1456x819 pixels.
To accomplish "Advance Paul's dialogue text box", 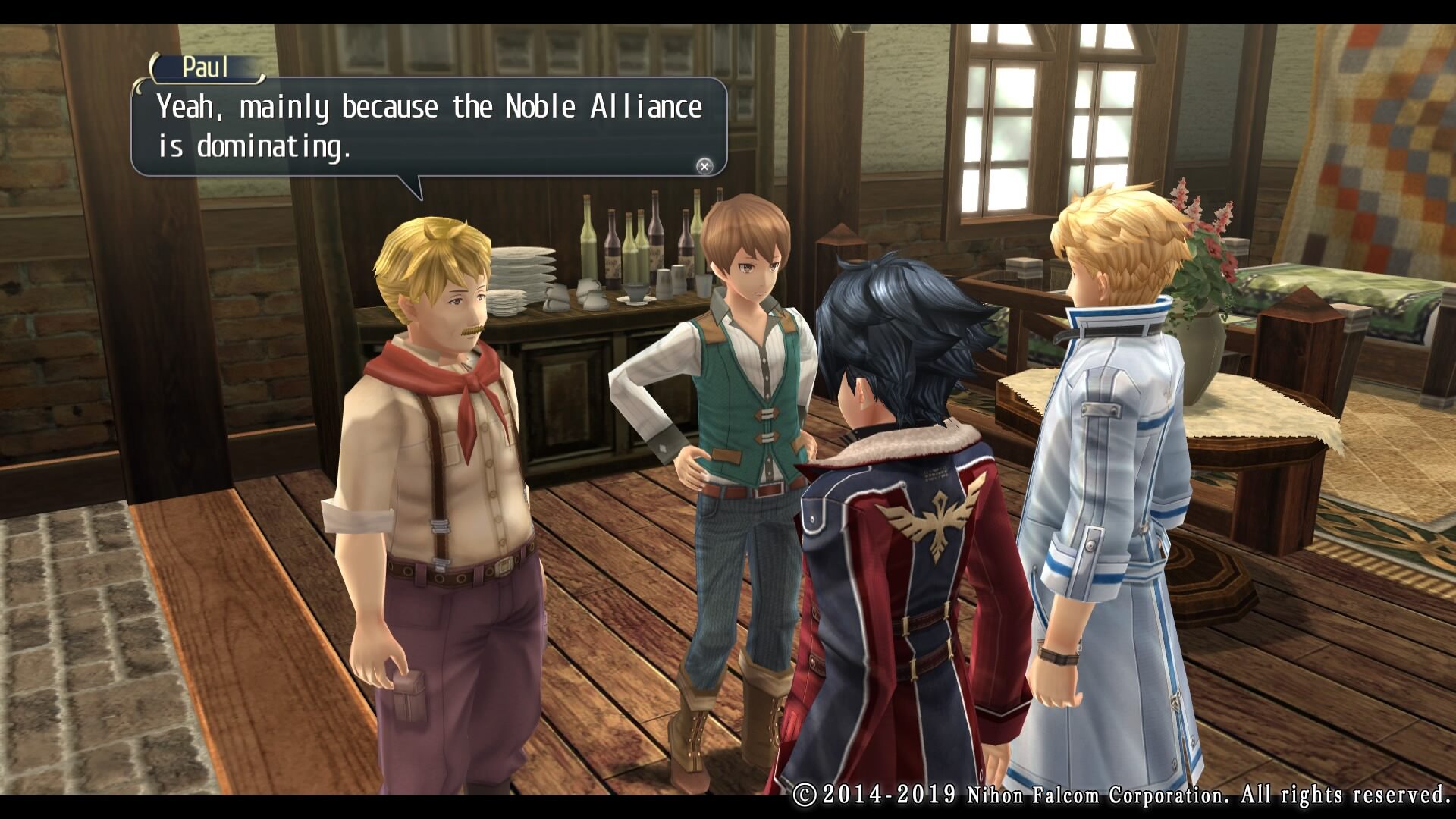I will point(704,166).
